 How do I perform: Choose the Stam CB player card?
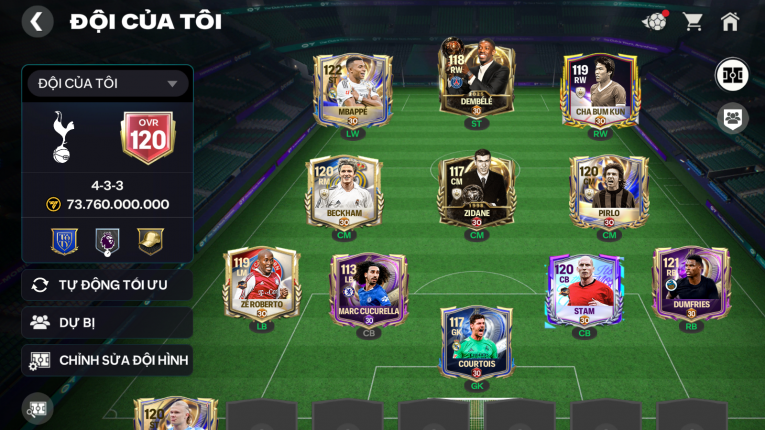585,290
